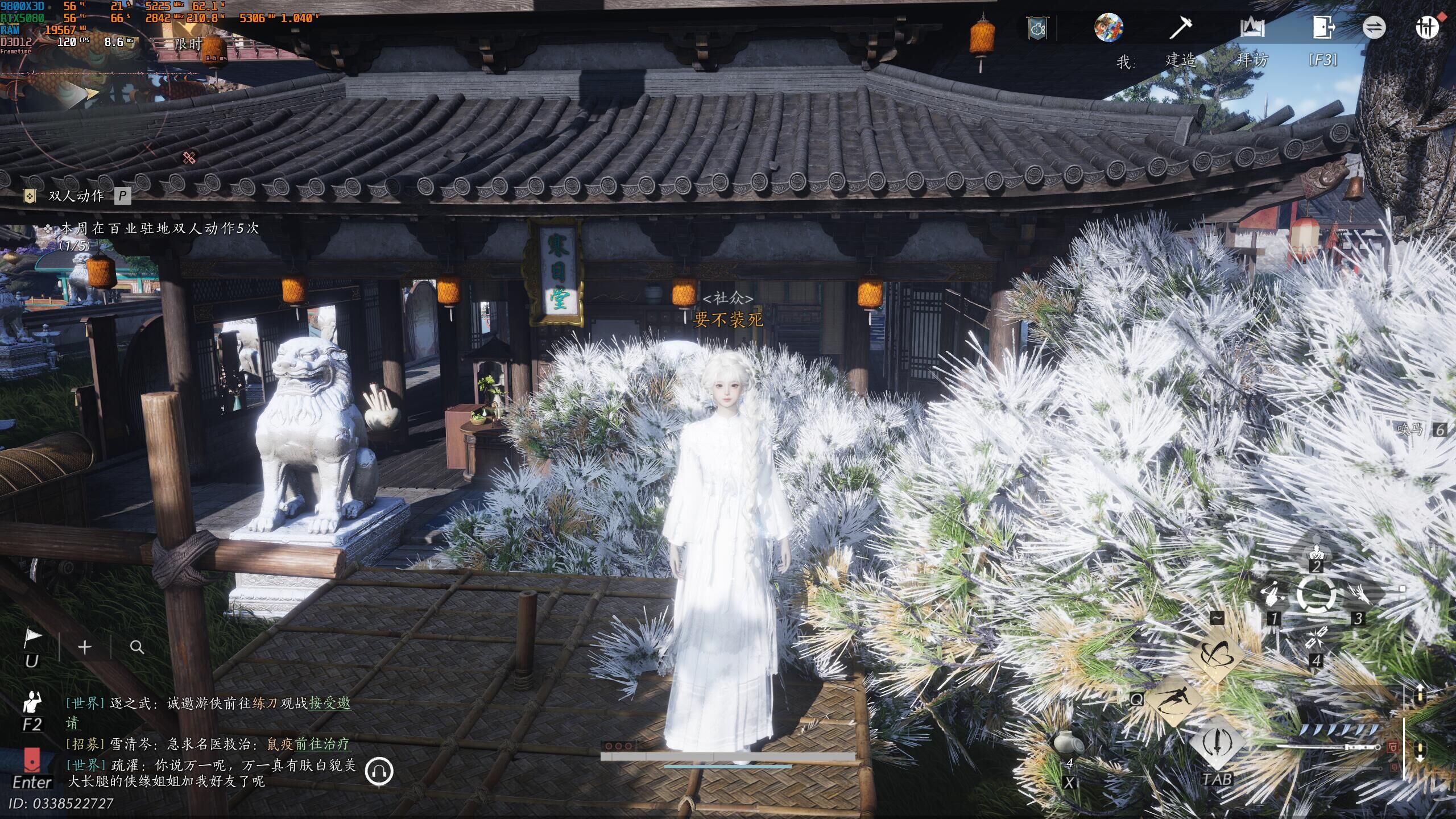
Task: Click the magnifying glass search icon
Action: click(x=136, y=647)
